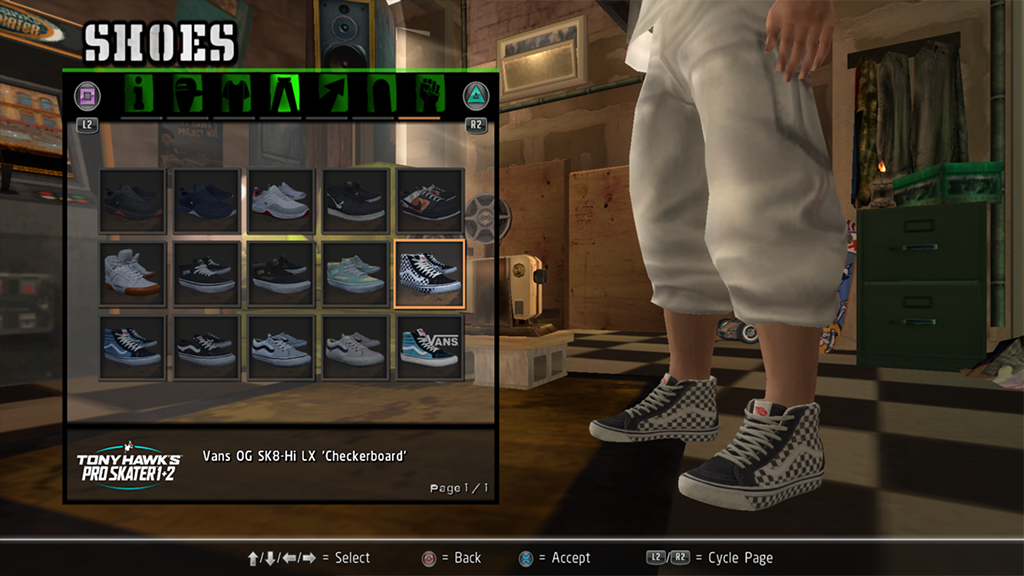Select the teal and yellow Vans shoe
This screenshot has height=576, width=1024.
pyautogui.click(x=355, y=273)
